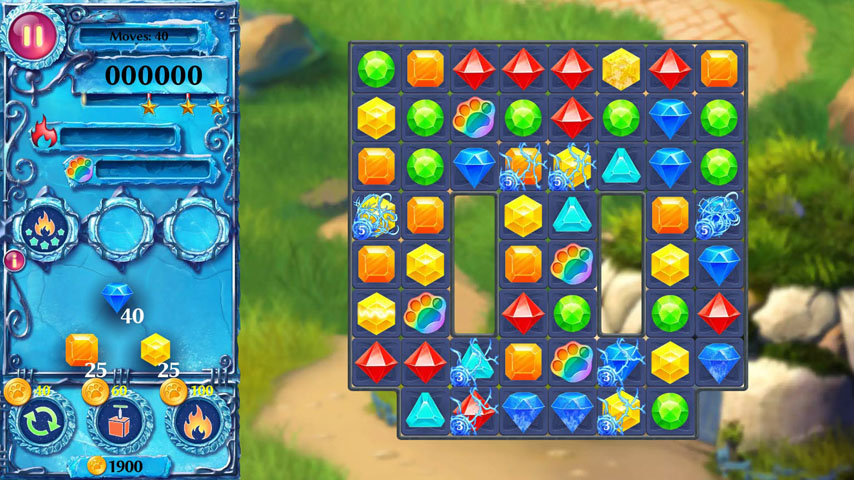This screenshot has width=854, height=480.
Task: Use the dynamite plunger booster
Action: tap(119, 422)
